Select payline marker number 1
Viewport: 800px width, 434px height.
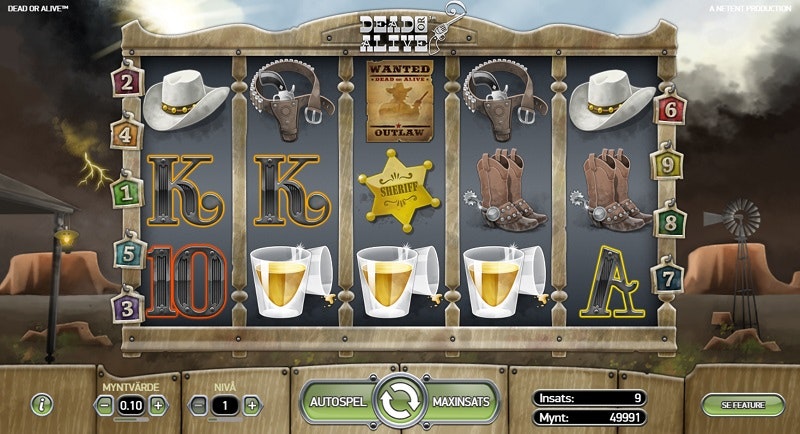tap(128, 189)
